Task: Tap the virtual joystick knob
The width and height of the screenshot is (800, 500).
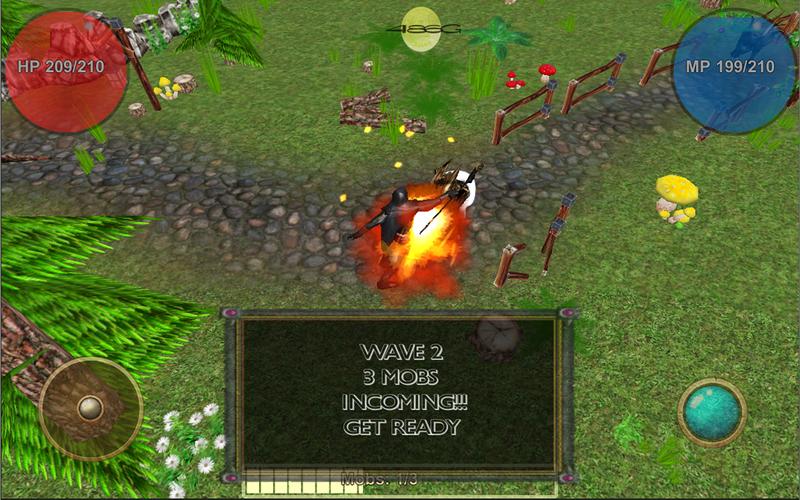Action: pos(91,407)
